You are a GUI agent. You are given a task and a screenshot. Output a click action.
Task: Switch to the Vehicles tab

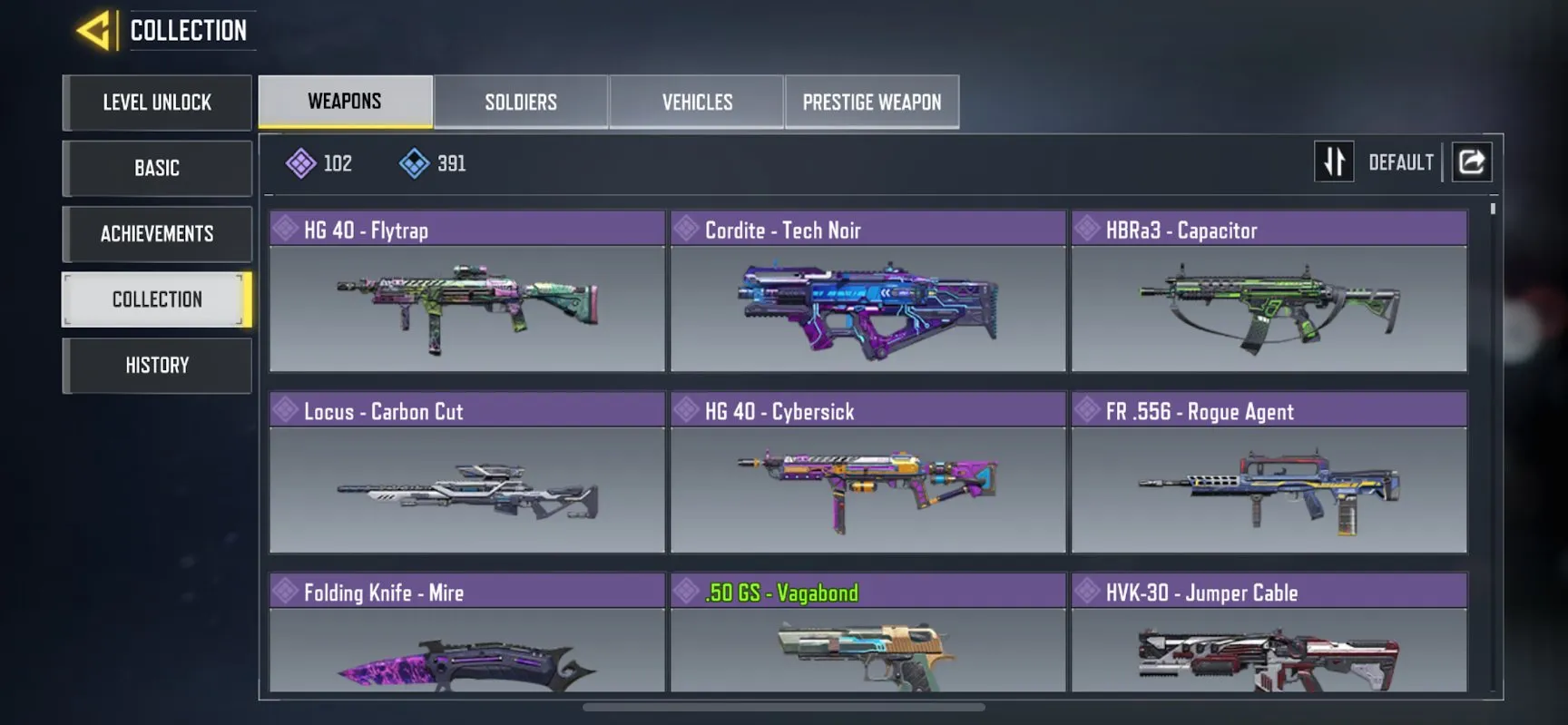click(697, 103)
